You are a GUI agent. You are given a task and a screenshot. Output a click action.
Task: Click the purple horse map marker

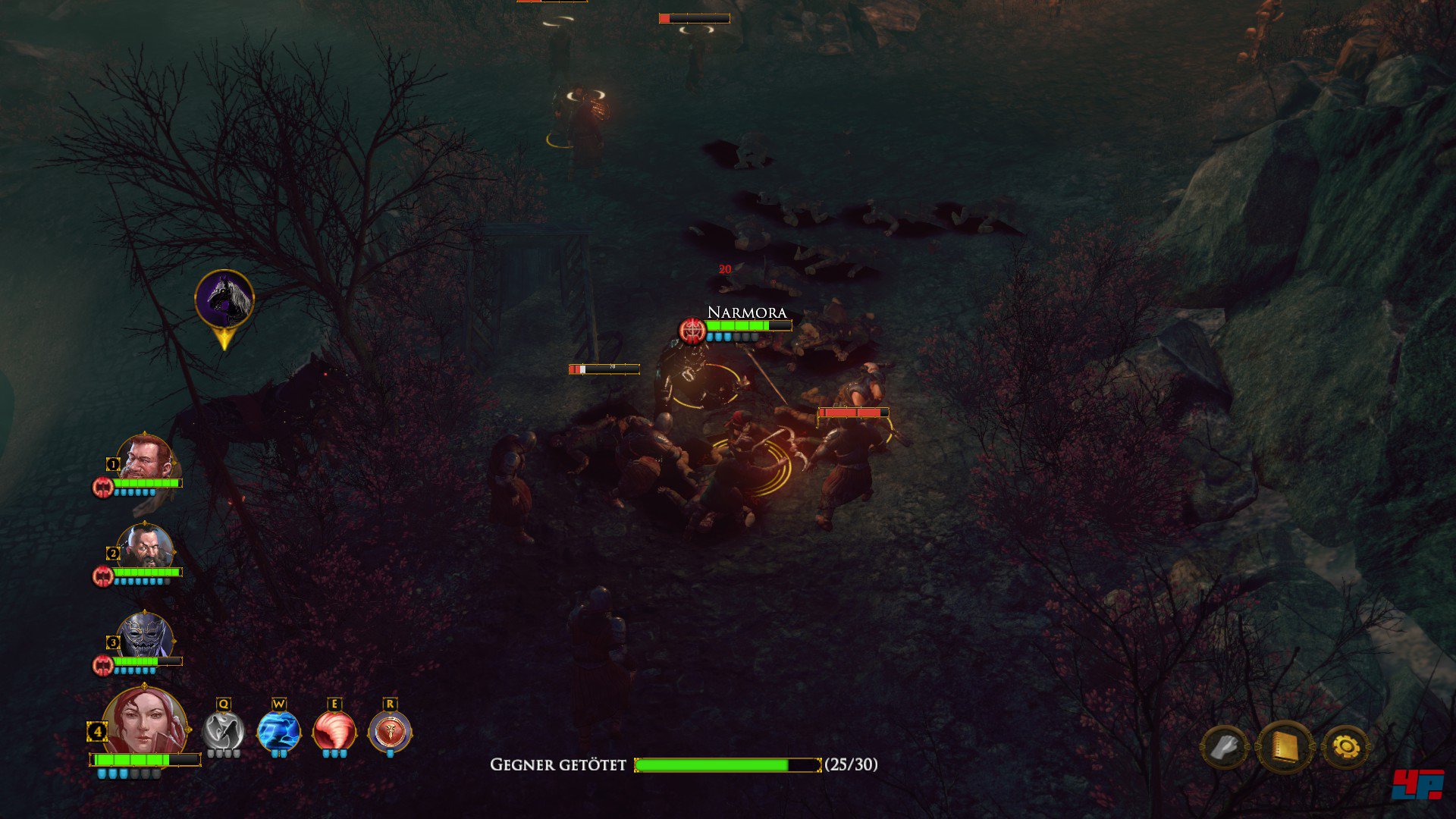pyautogui.click(x=224, y=300)
